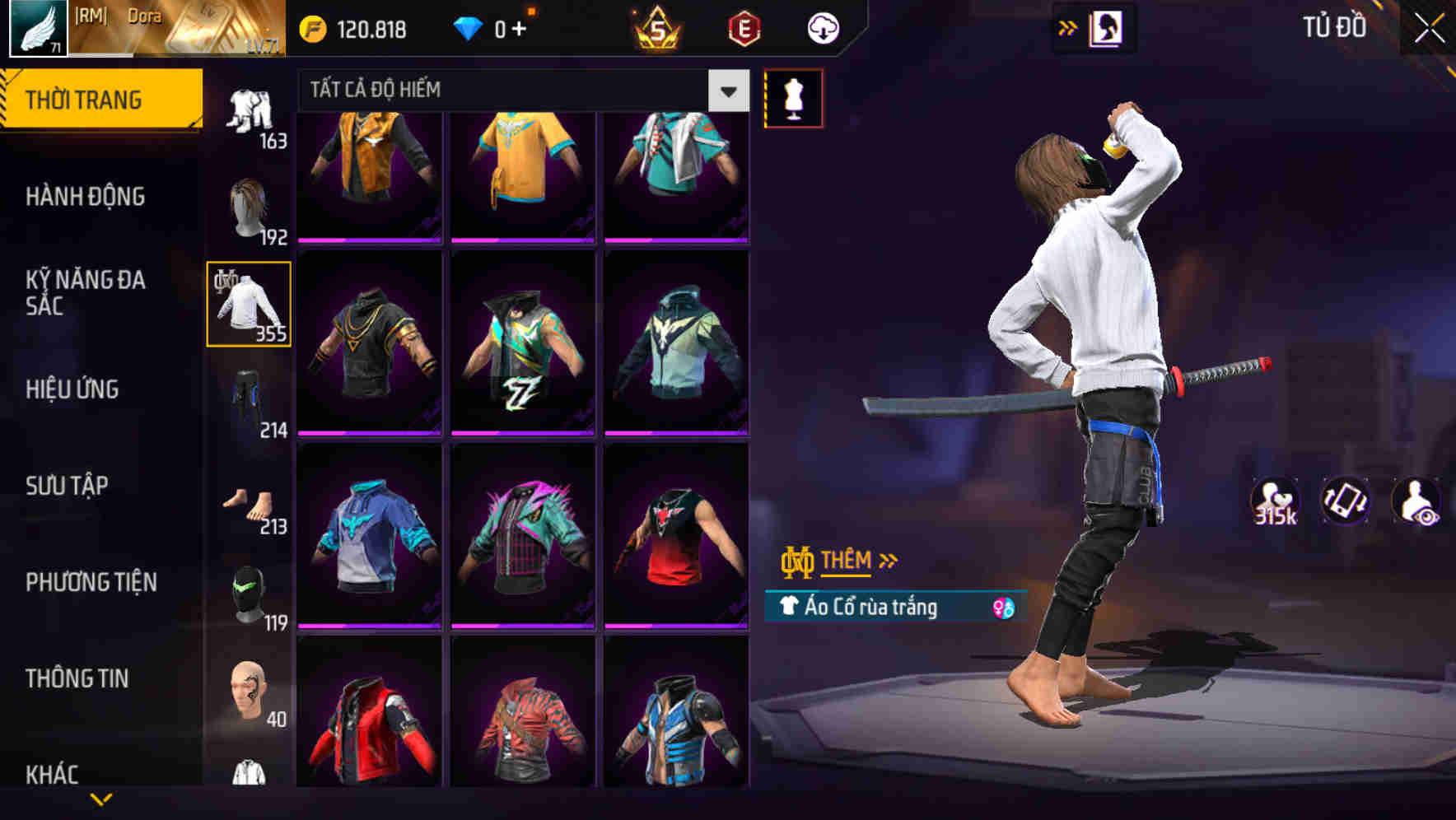Screen dimensions: 1456x820
Task: Click the level 5 rank badge at the top
Action: 654,27
